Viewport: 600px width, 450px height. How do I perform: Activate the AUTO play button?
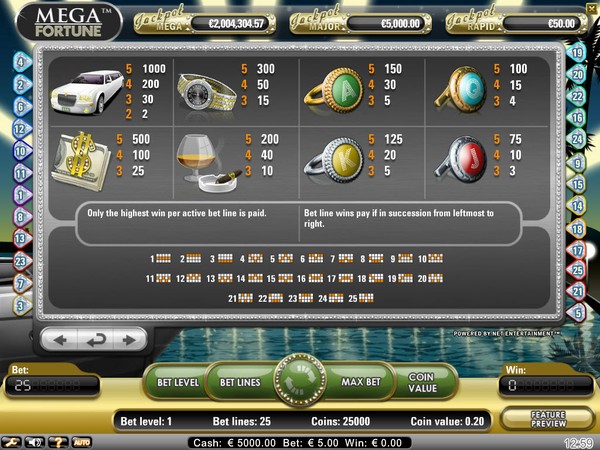tap(82, 441)
